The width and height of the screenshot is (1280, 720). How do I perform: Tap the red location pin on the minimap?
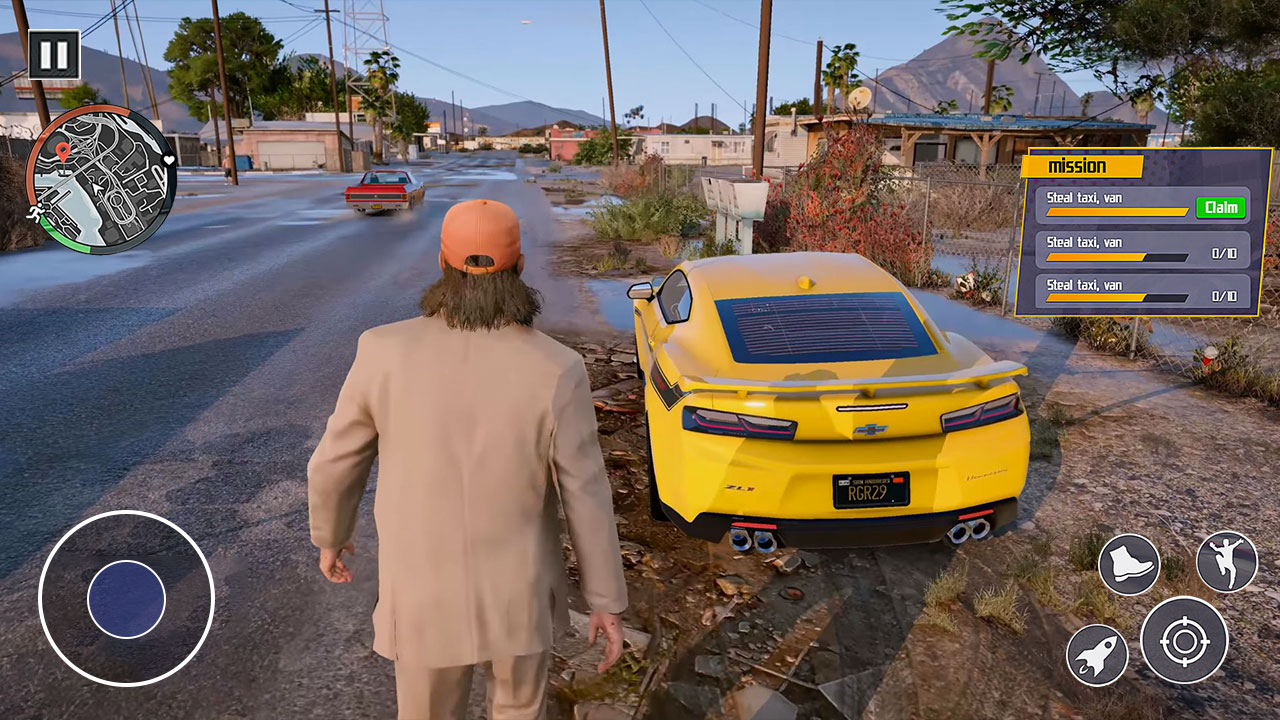point(62,151)
